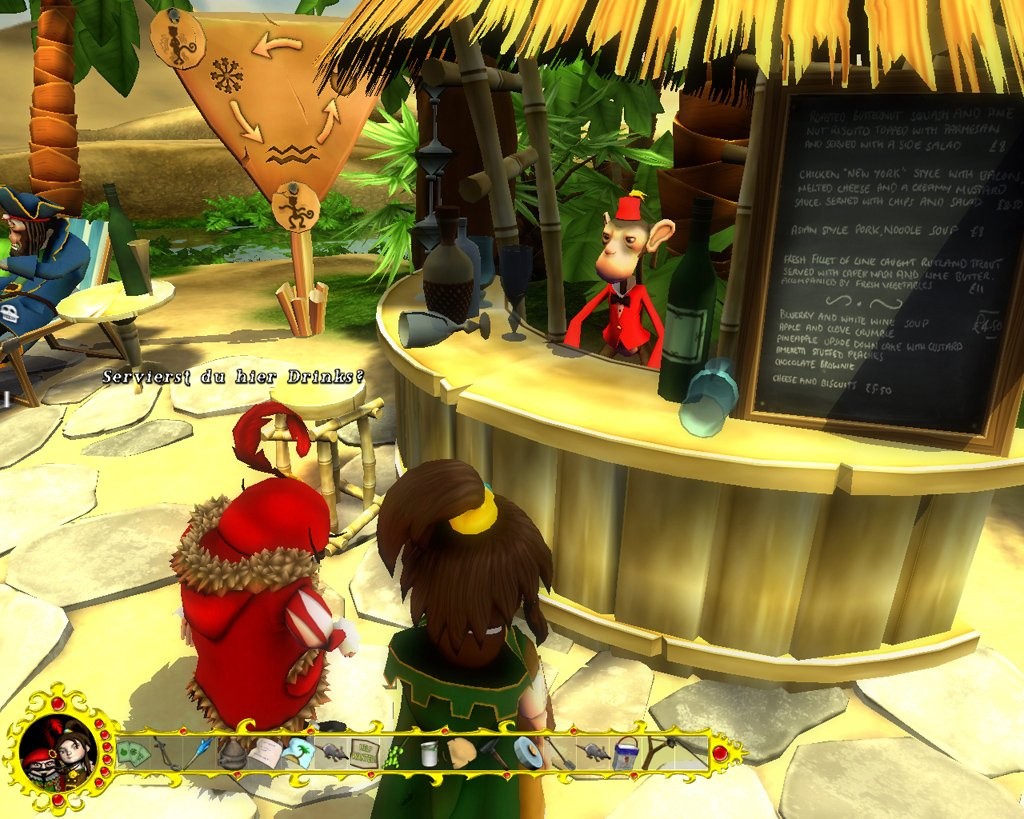
Task: Select the wooden slingshot item
Action: pyautogui.click(x=658, y=753)
